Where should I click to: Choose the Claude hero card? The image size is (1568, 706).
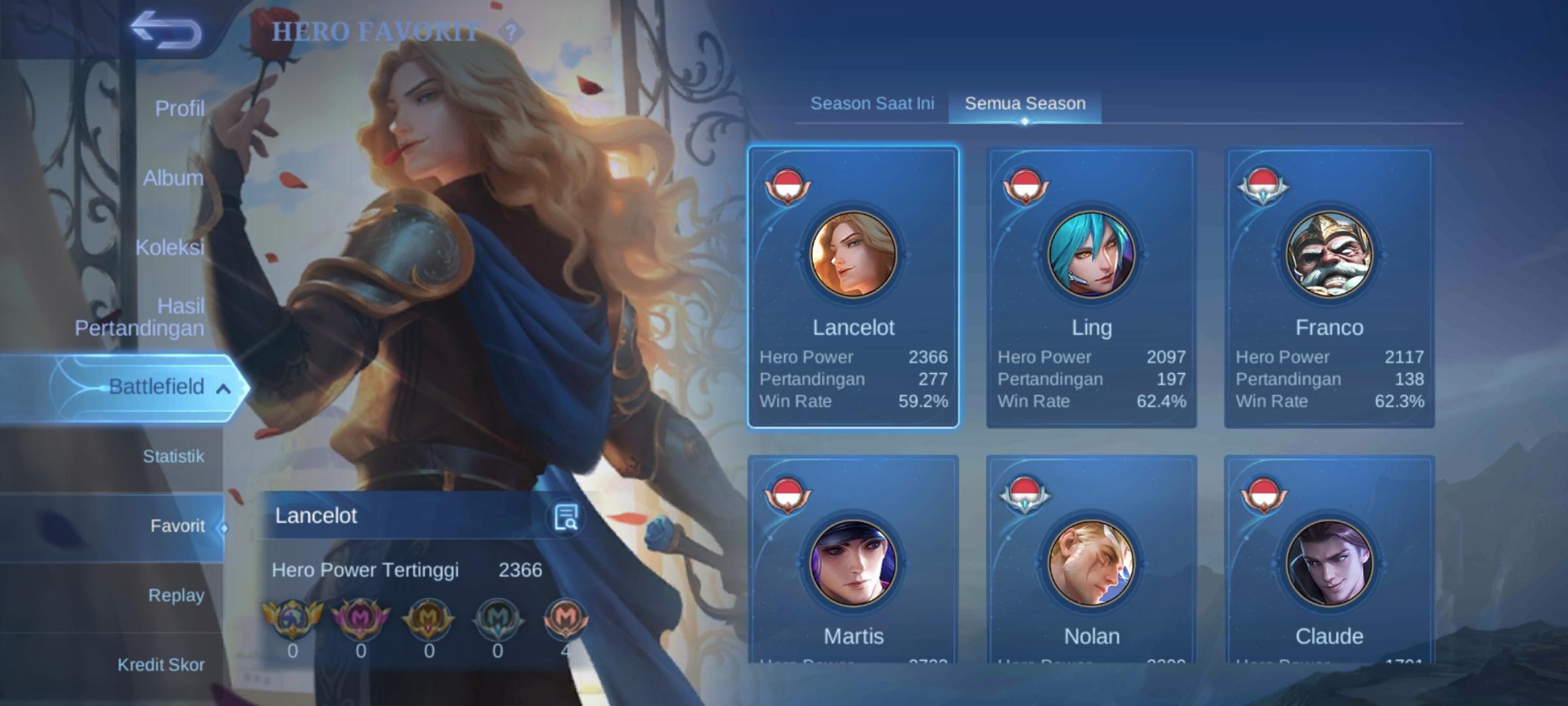1329,562
